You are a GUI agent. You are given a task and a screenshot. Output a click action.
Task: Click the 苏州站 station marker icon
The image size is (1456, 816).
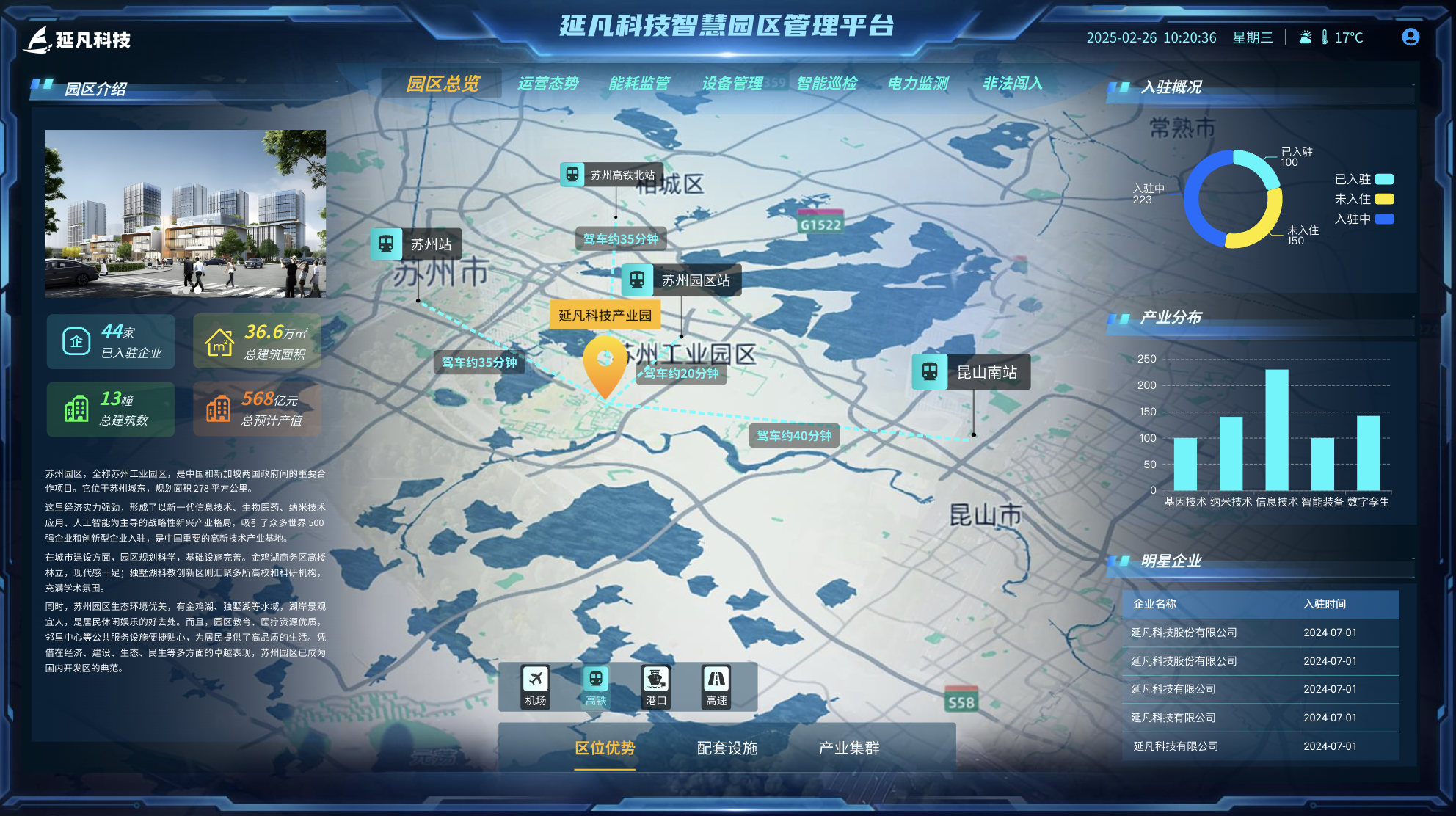click(x=388, y=244)
